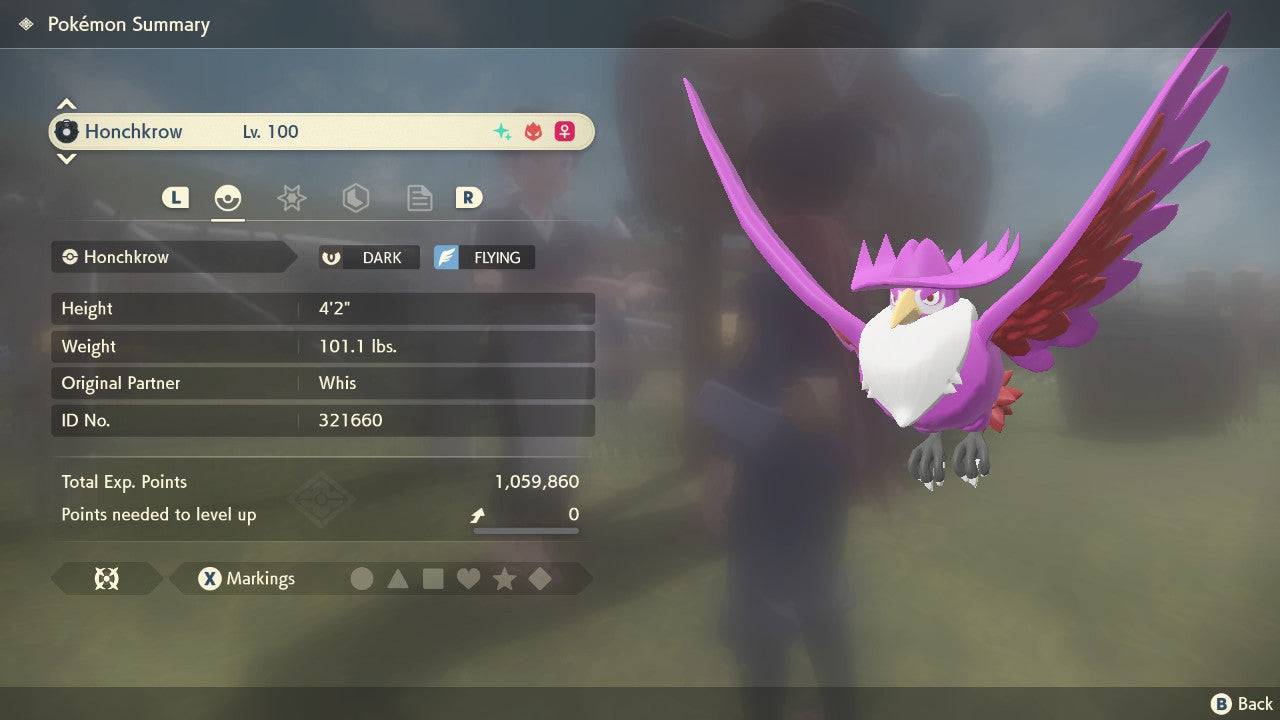1280x720 pixels.
Task: Switch to the starburst stats tab
Action: tap(291, 198)
